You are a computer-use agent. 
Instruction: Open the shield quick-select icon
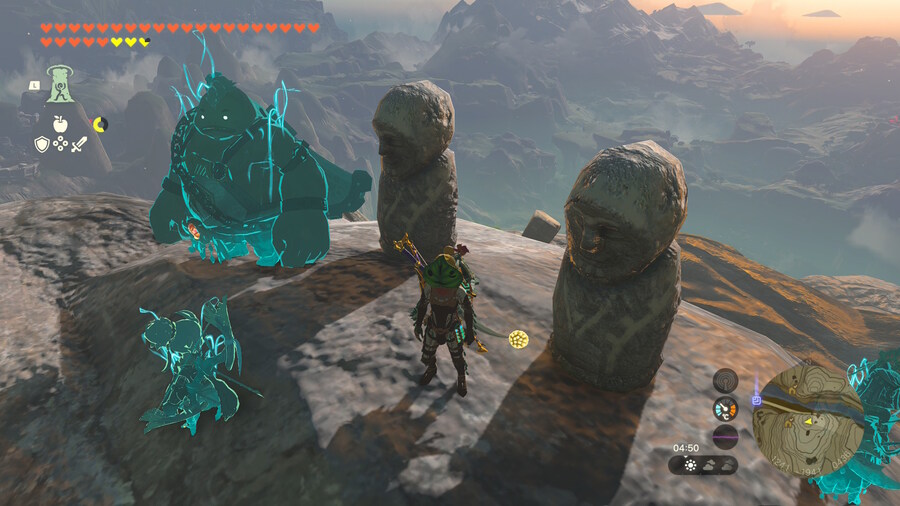pyautogui.click(x=41, y=145)
